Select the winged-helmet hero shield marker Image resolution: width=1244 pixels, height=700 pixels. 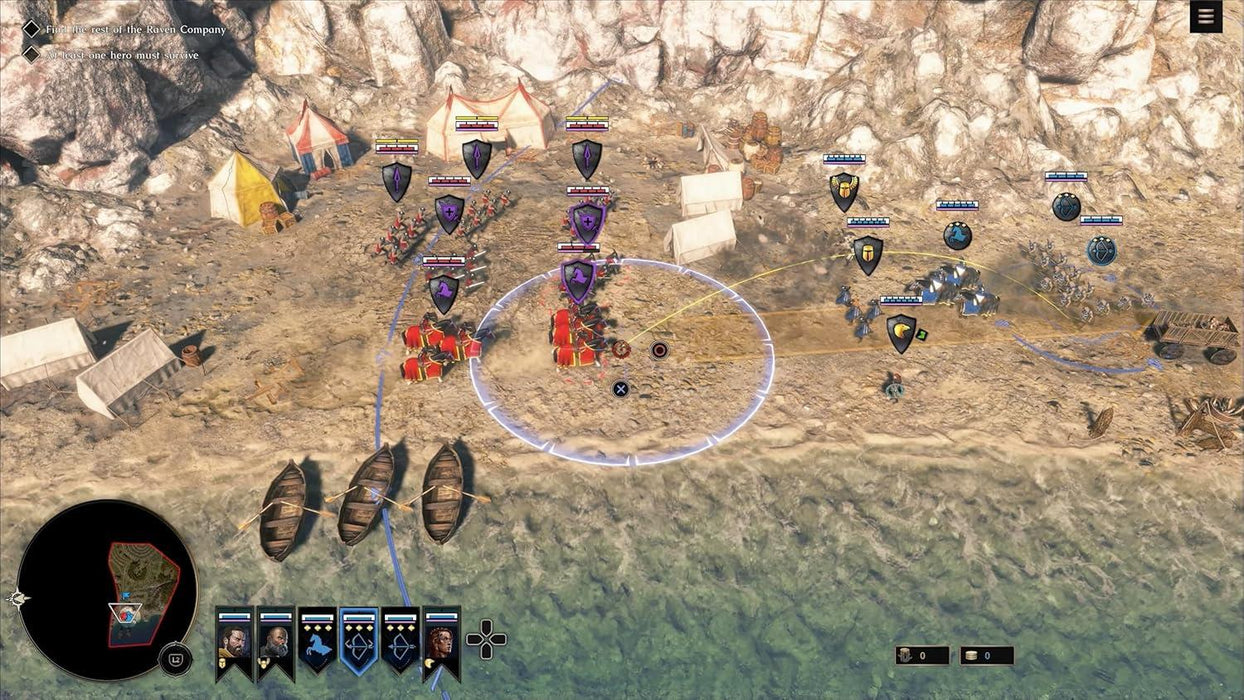[844, 192]
